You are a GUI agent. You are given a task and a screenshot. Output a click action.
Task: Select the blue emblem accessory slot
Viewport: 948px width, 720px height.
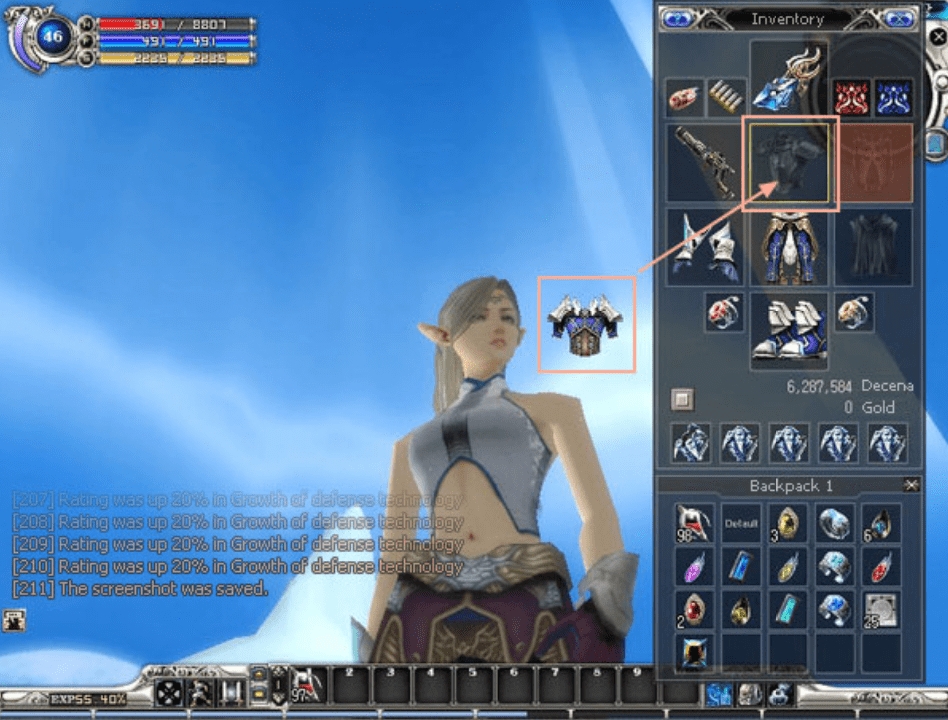click(x=893, y=99)
